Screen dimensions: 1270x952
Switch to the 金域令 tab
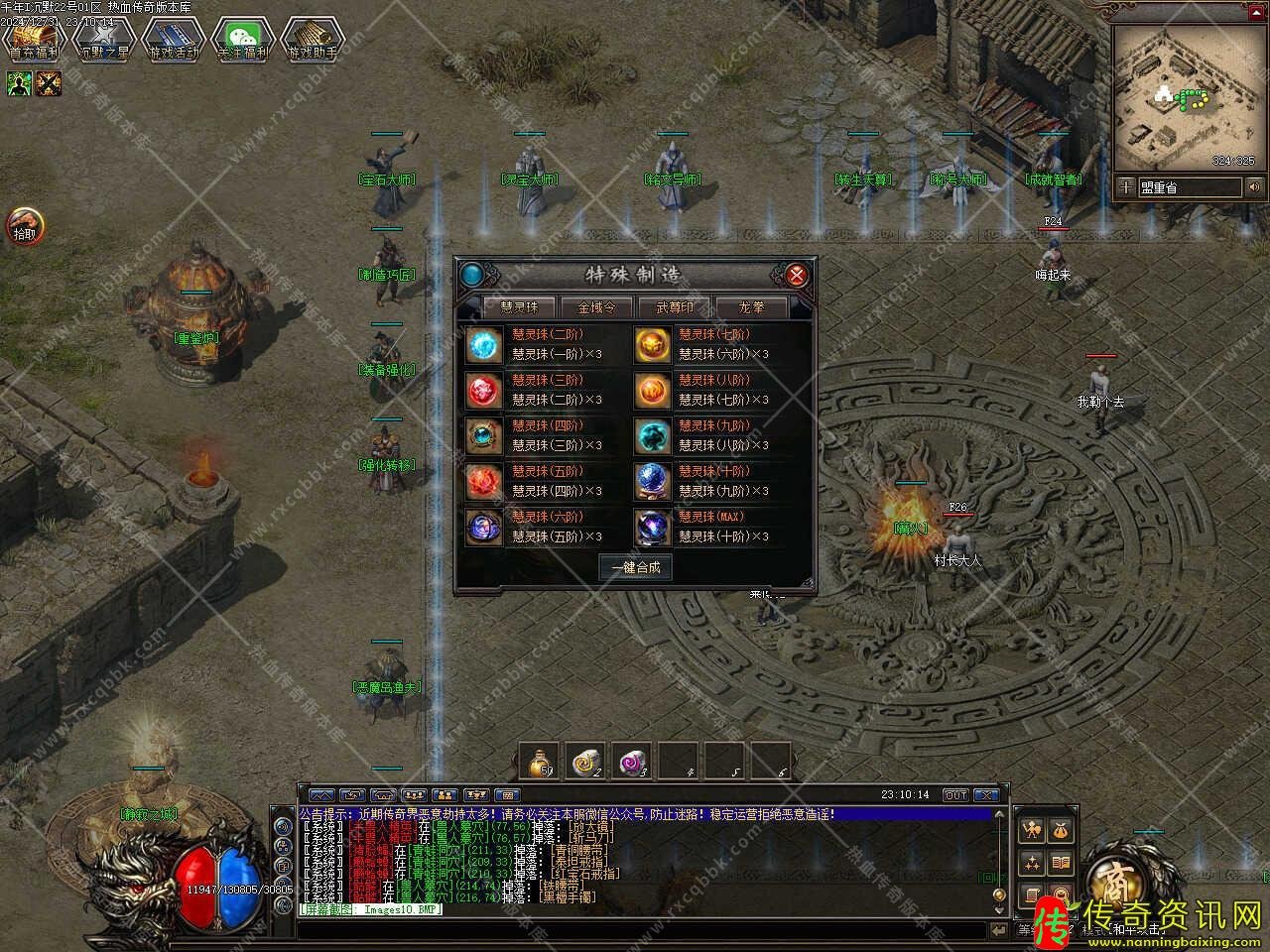[x=596, y=307]
